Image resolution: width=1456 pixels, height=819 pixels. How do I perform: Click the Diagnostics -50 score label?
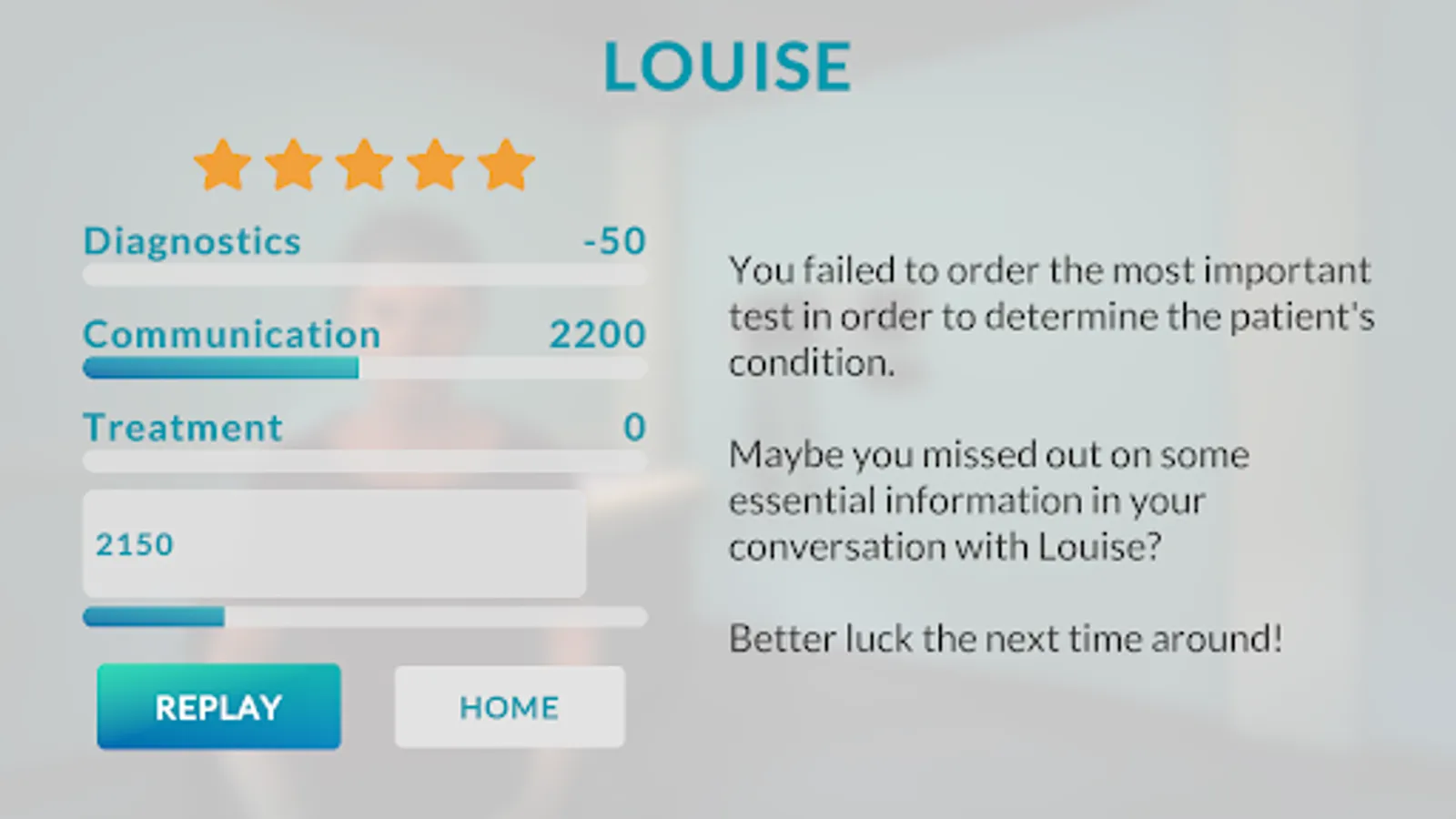coord(613,240)
